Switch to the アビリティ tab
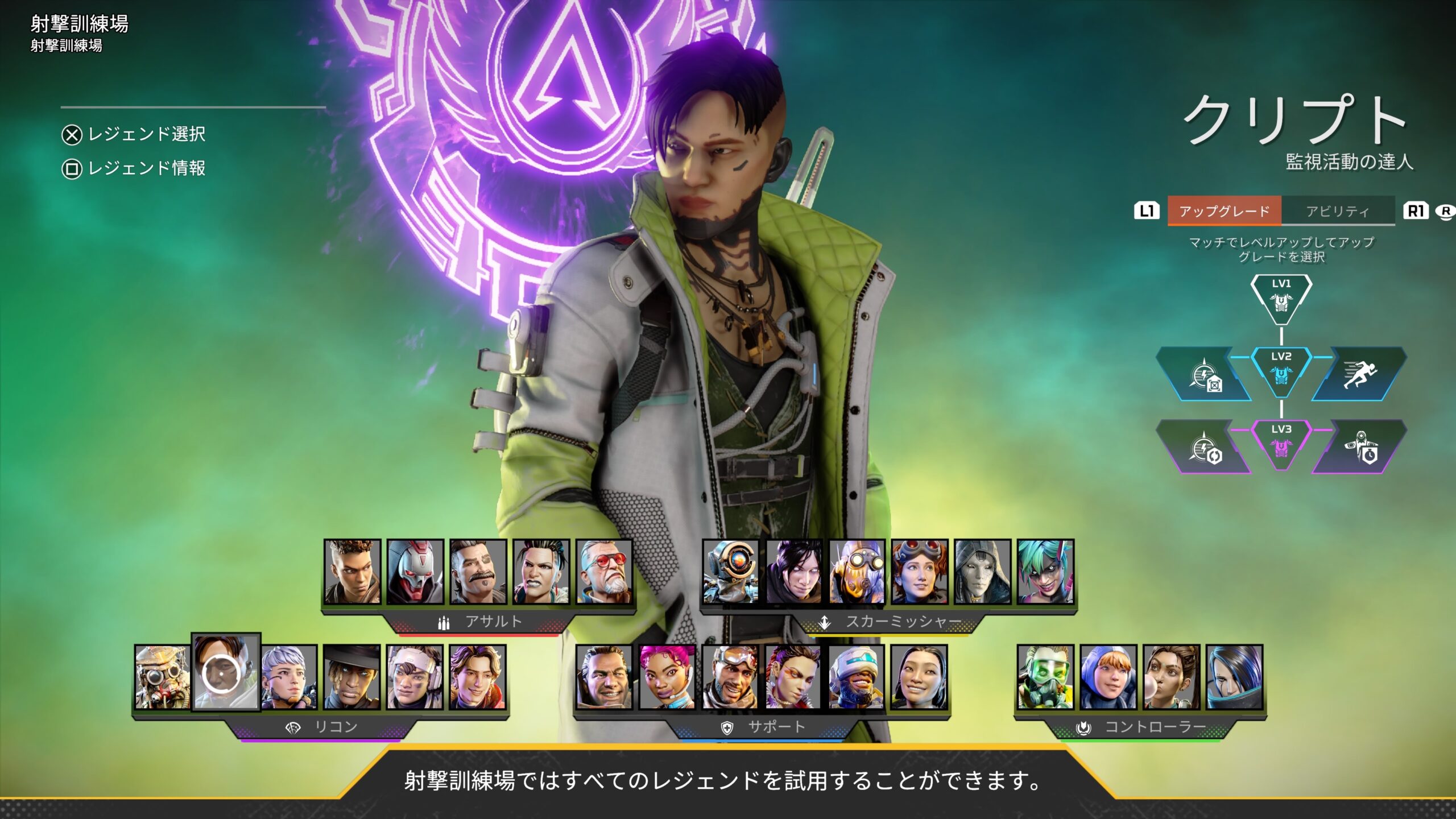This screenshot has height=819, width=1456. 1338,211
